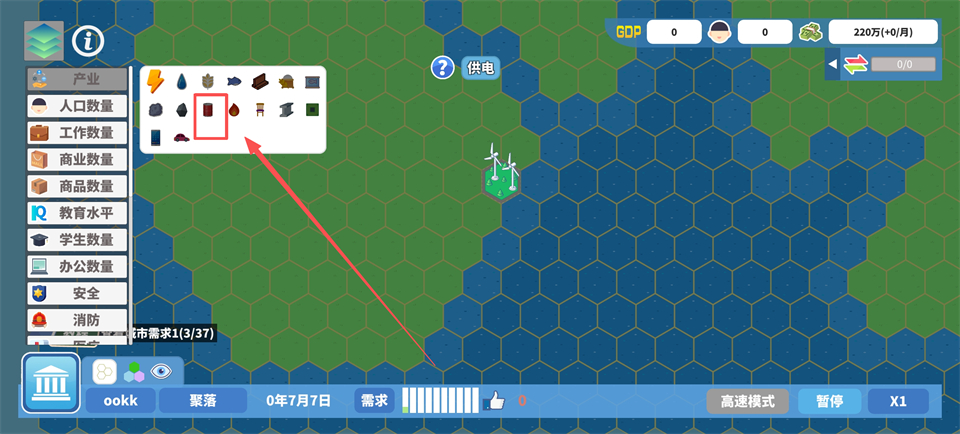Pick the lightning bolt electricity icon

(x=156, y=81)
